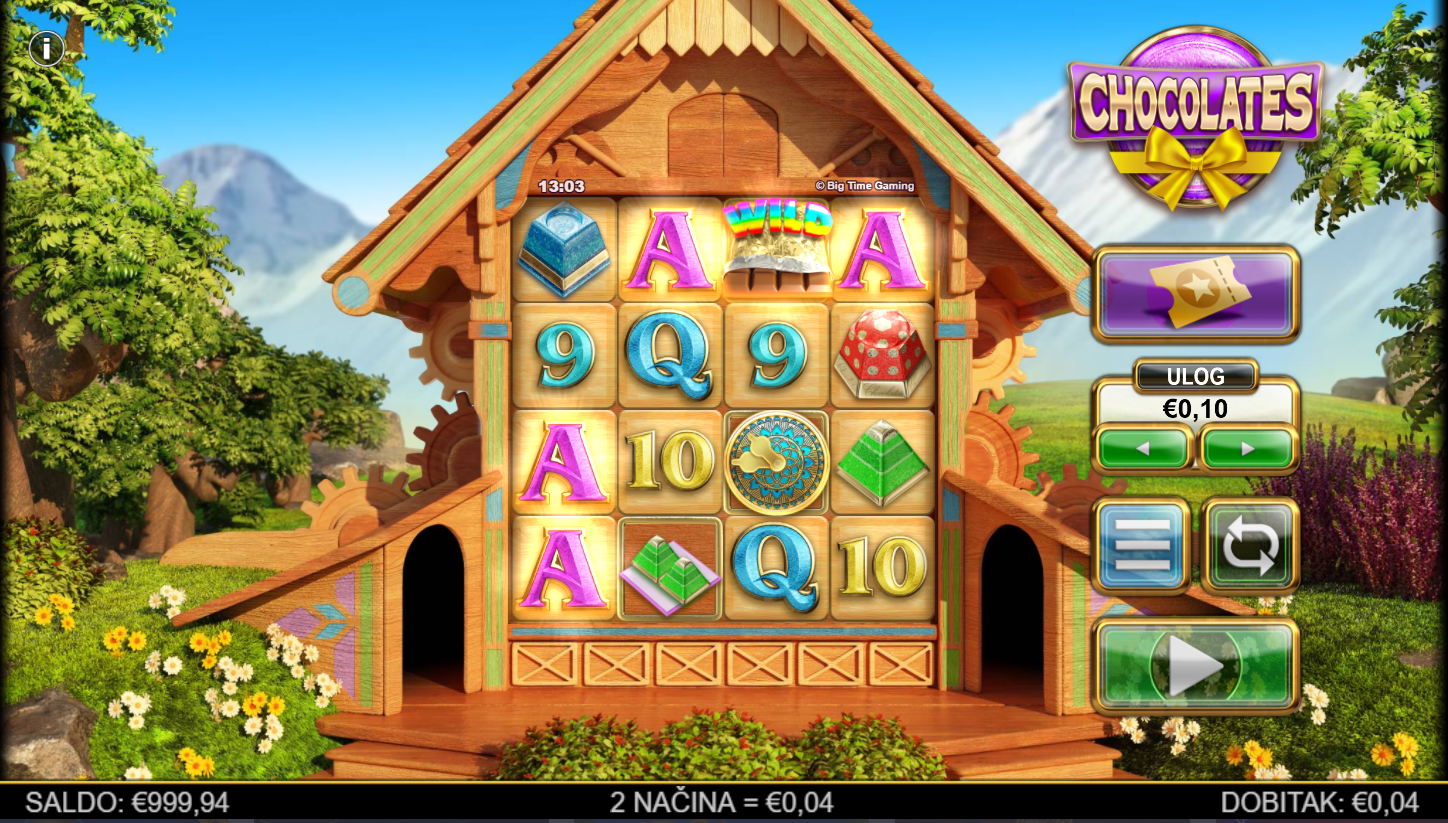Click the purple golden ticket button

[1196, 294]
